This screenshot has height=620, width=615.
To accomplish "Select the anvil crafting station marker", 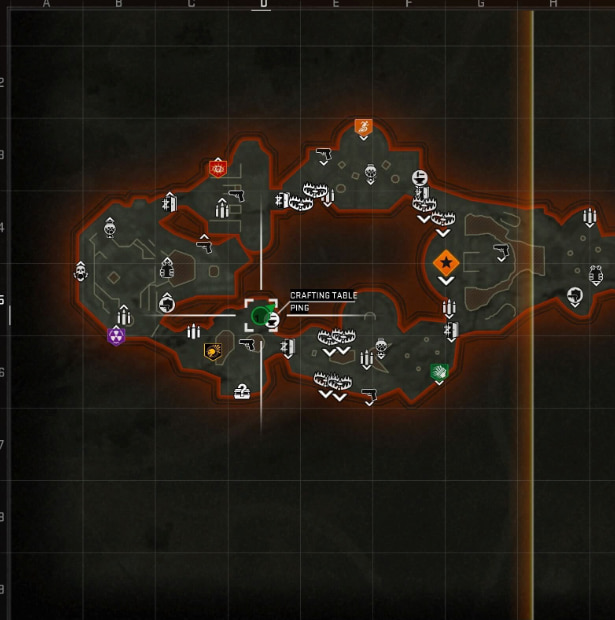I will (420, 178).
